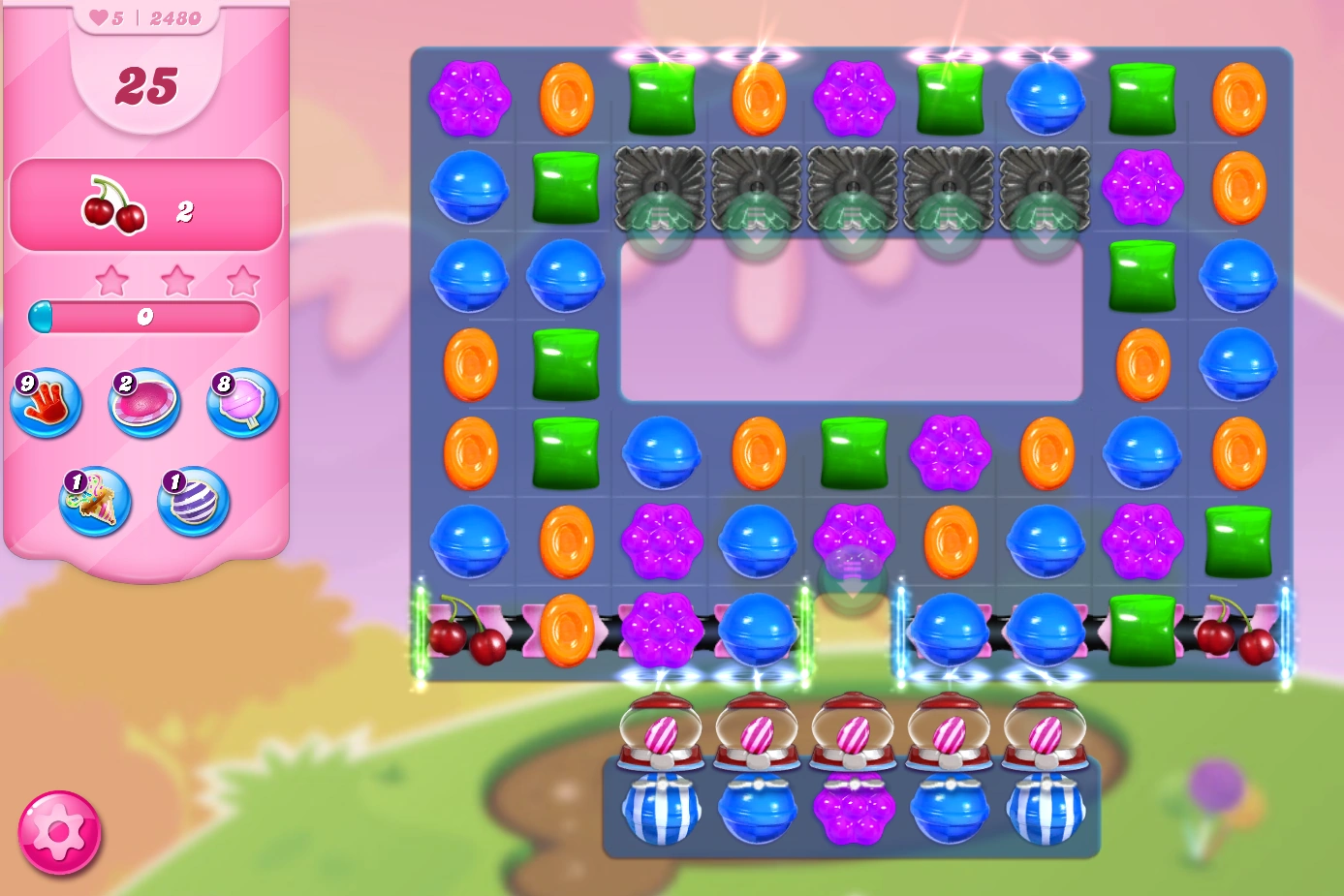1344x896 pixels.
Task: Activate the pink jelly booster with count 2
Action: tap(143, 404)
